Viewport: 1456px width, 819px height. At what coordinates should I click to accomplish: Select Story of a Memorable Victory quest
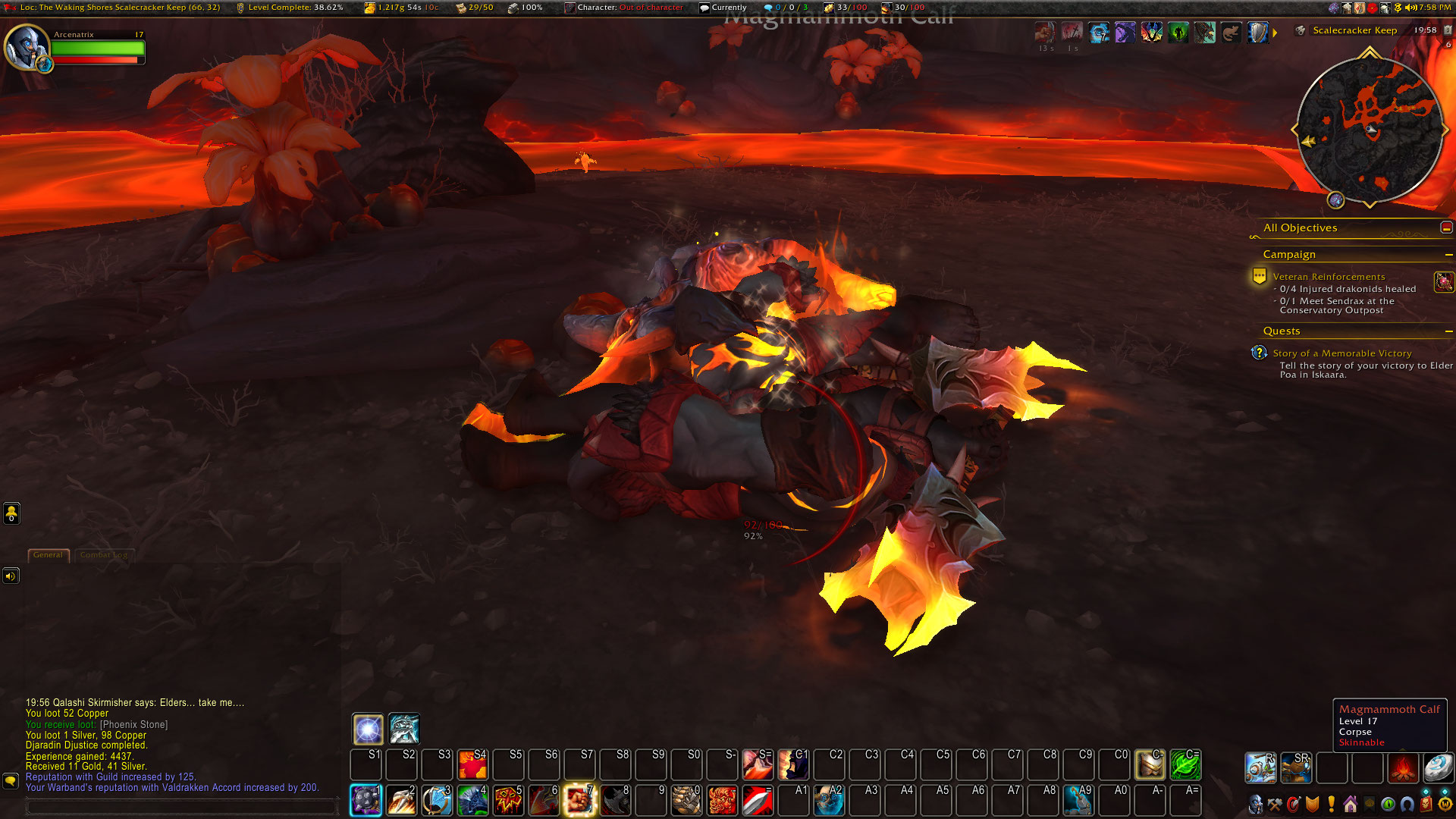click(1341, 353)
